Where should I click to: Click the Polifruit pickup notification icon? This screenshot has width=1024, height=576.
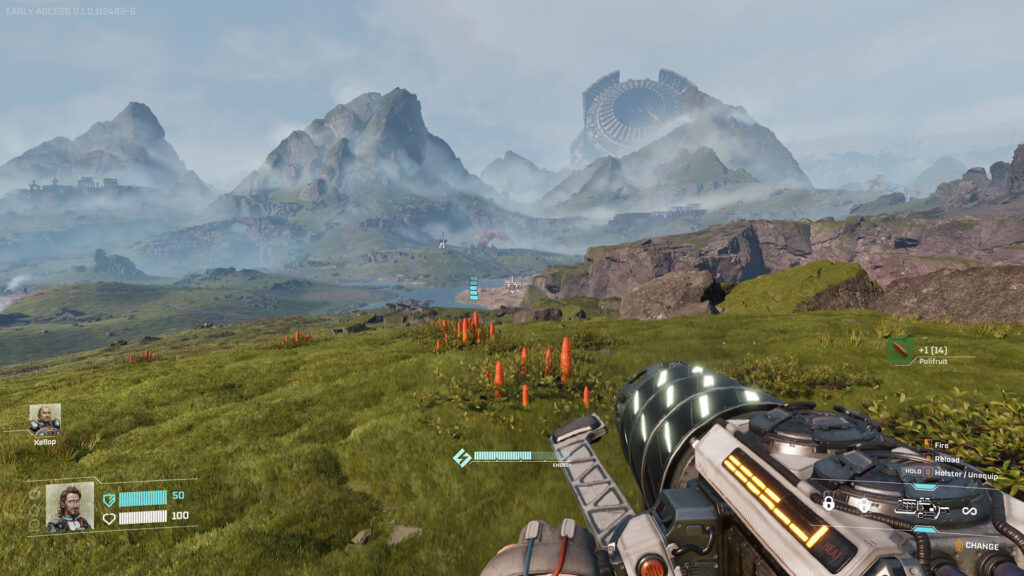point(899,350)
